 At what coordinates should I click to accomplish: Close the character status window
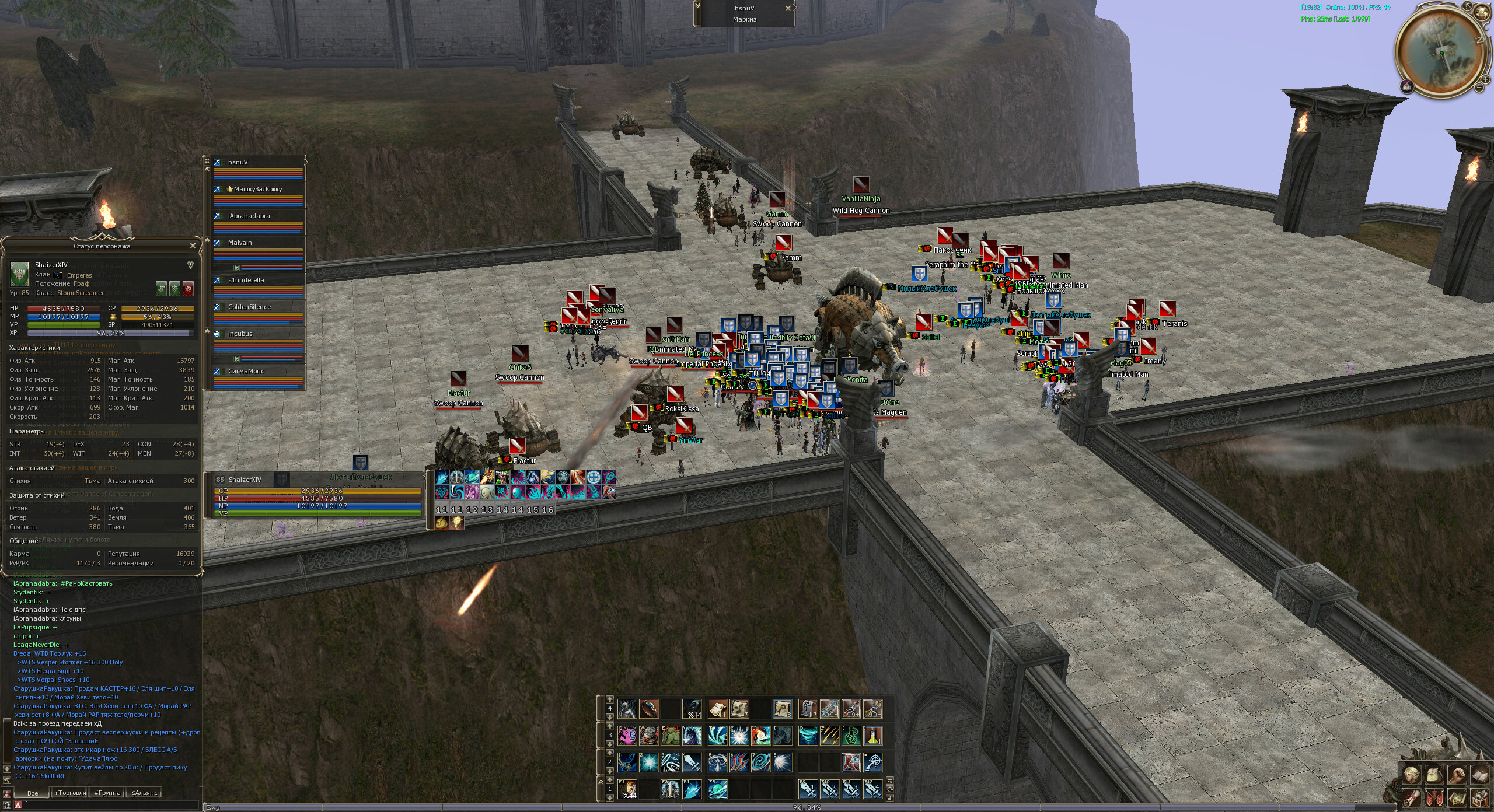[x=193, y=246]
